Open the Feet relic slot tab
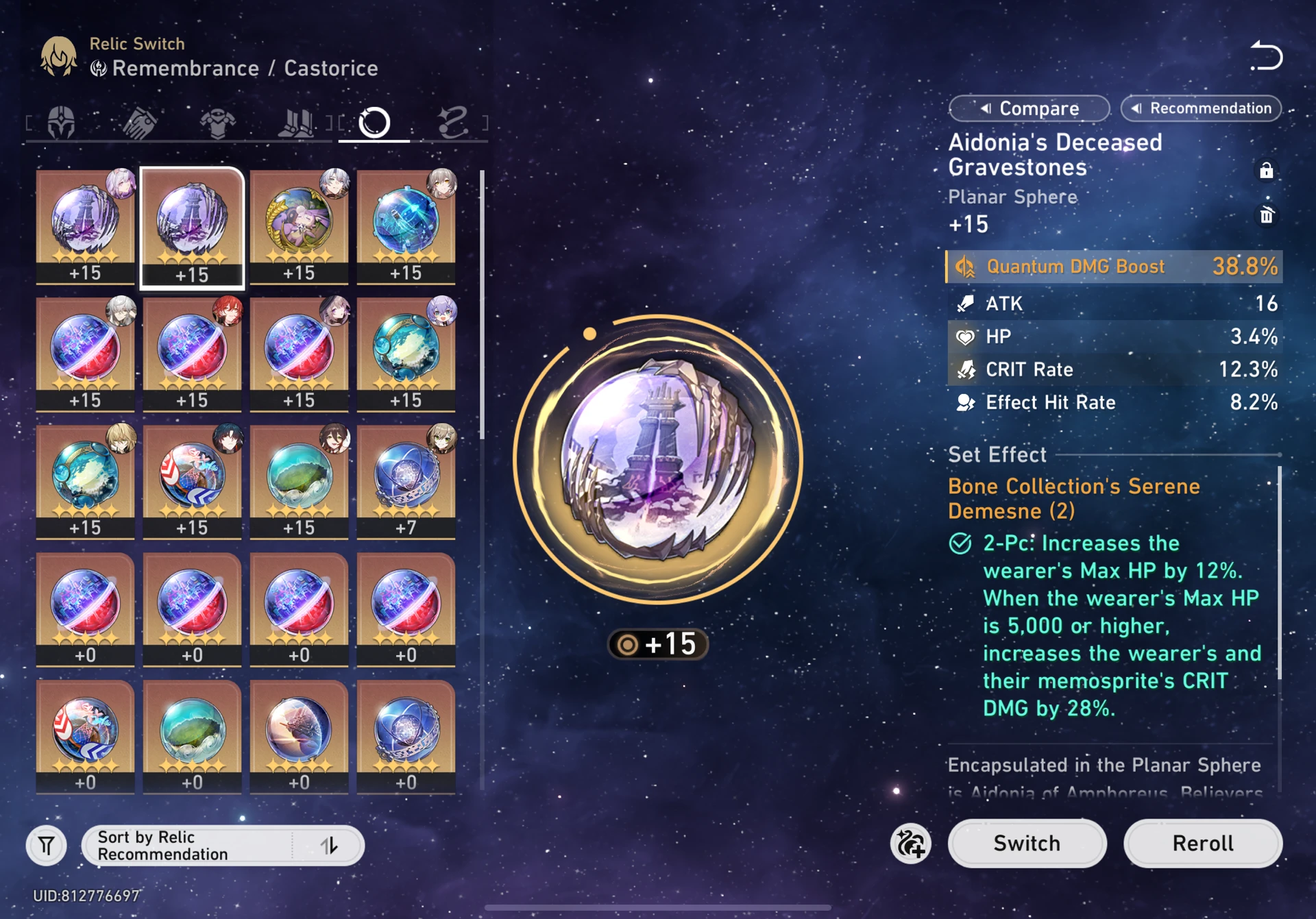The image size is (1316, 919). click(296, 122)
